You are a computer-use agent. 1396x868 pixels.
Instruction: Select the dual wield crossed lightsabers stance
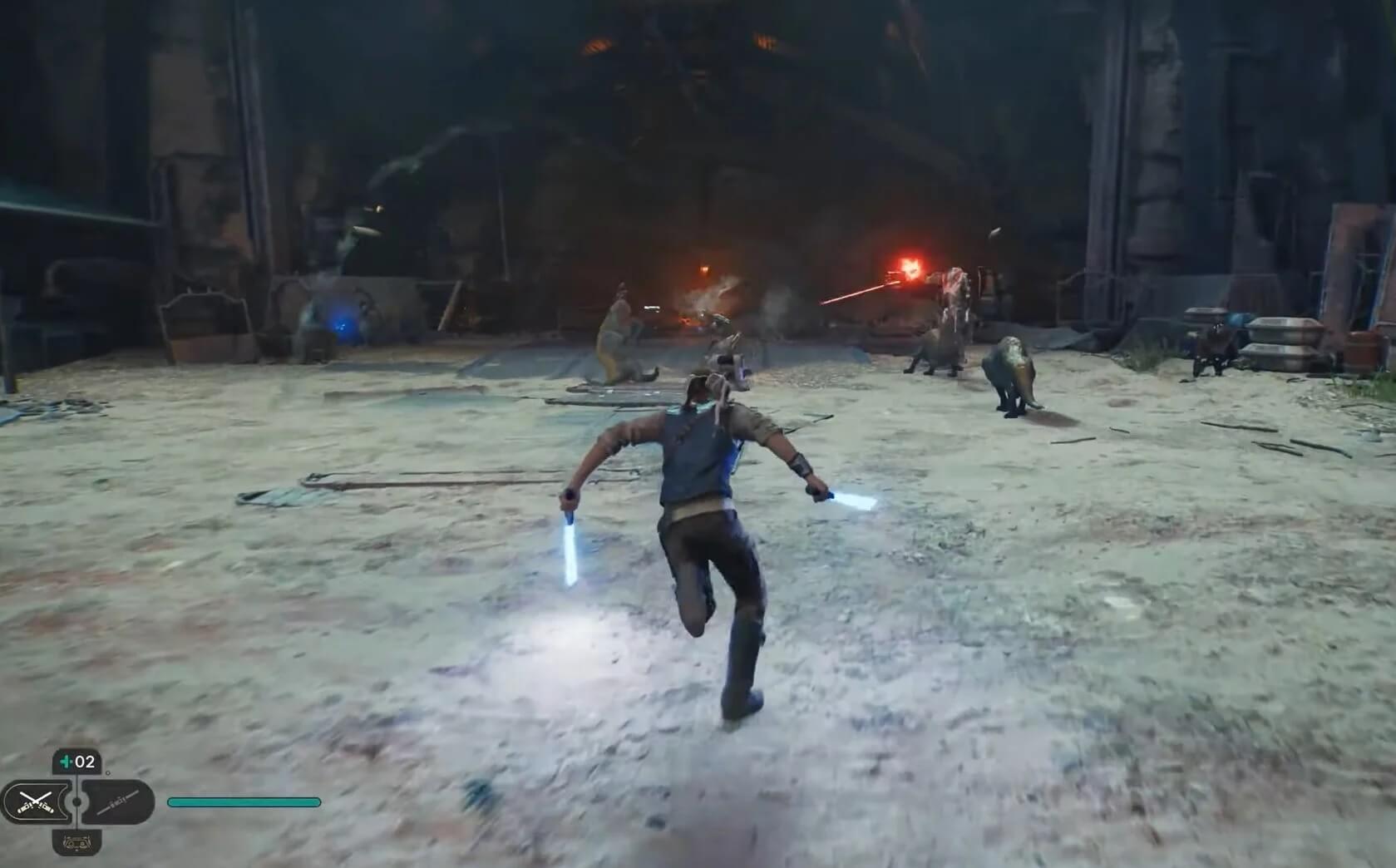click(x=35, y=802)
